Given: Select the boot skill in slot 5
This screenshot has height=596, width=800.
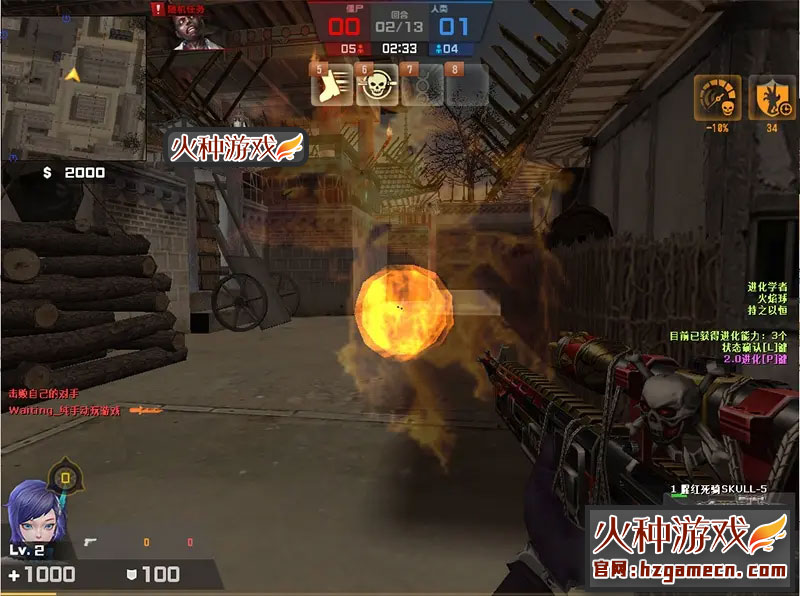Looking at the screenshot, I should click(332, 86).
